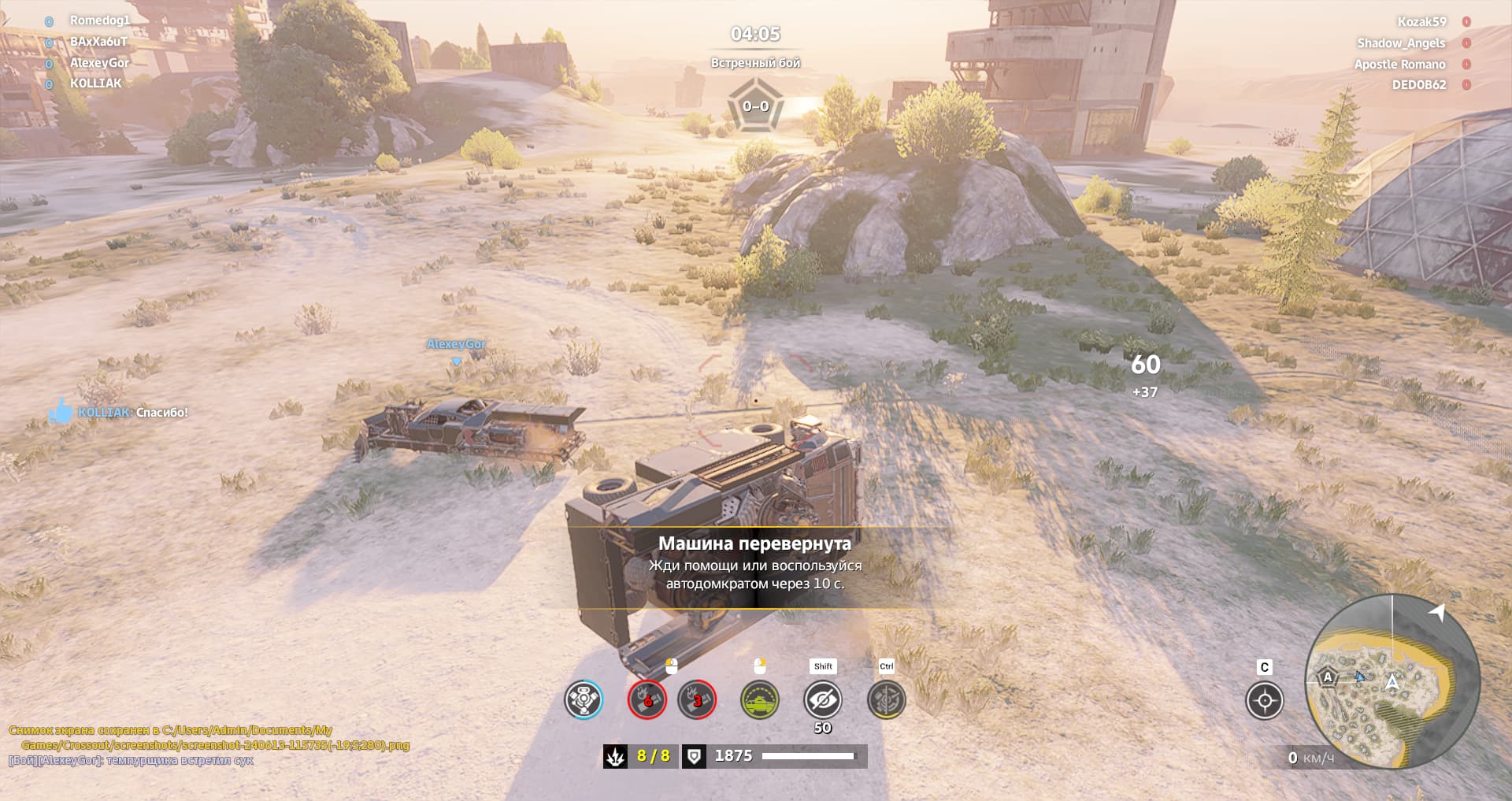The image size is (1512, 801).
Task: Select teammate AlexeyGor in the team list
Action: click(99, 63)
